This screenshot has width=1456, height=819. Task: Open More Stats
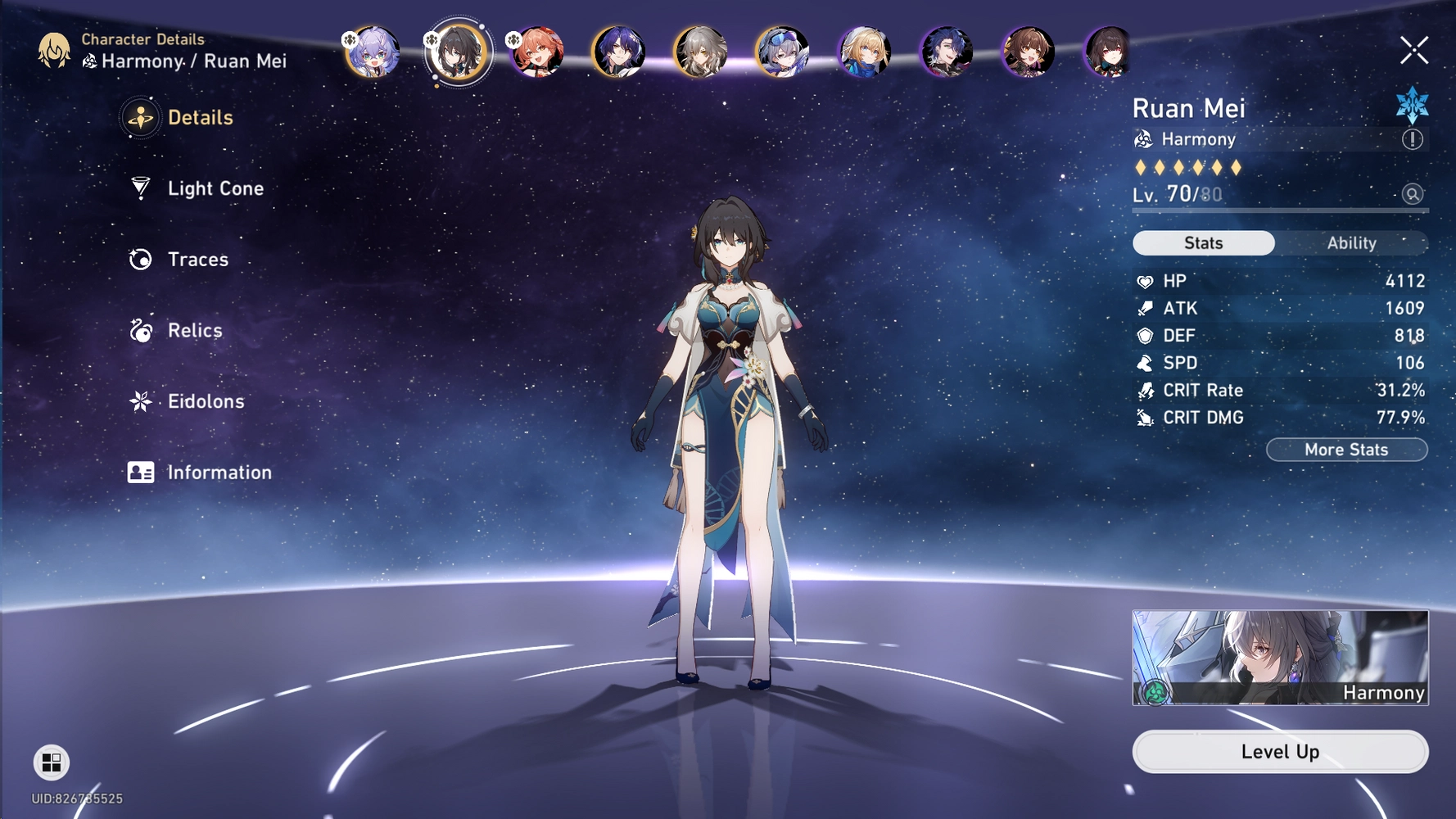[x=1345, y=449]
